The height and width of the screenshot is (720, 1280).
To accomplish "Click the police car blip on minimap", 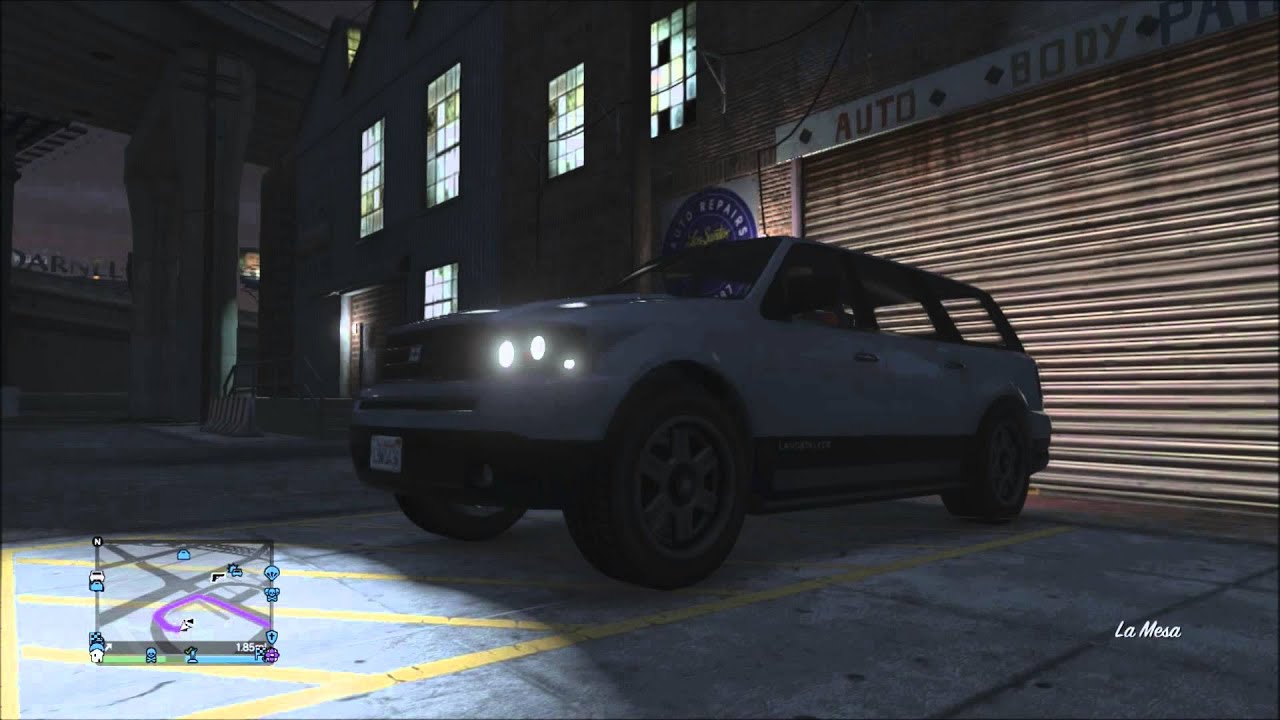I will [236, 572].
